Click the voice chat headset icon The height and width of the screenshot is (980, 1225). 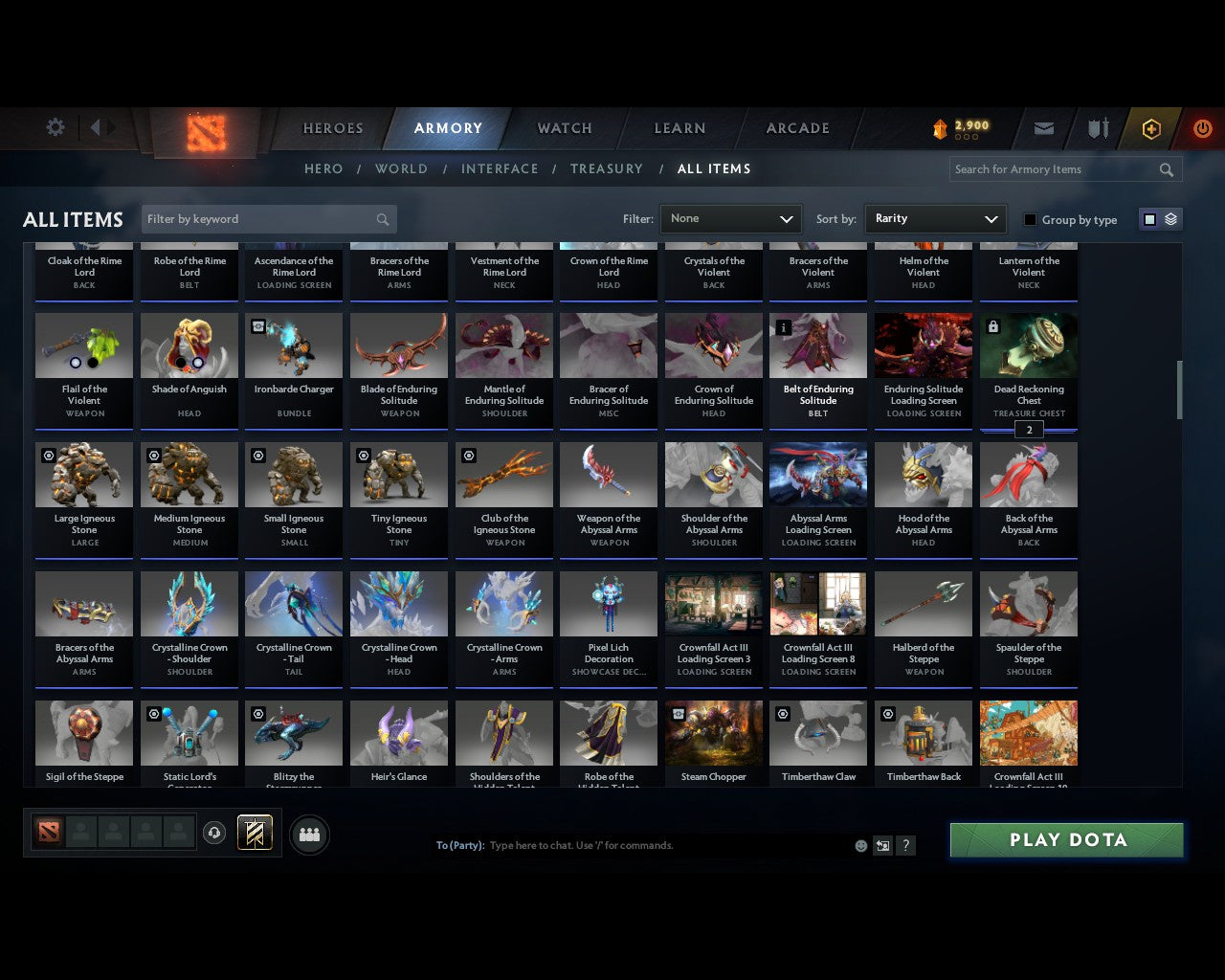tap(215, 833)
